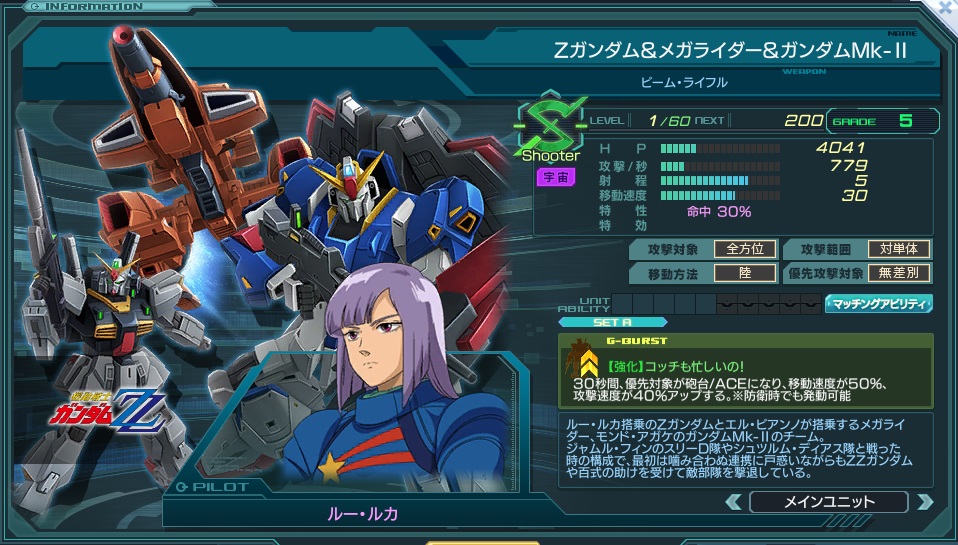Screen dimensions: 958x545
Task: Open the マッチングアビリティ panel
Action: (x=878, y=303)
